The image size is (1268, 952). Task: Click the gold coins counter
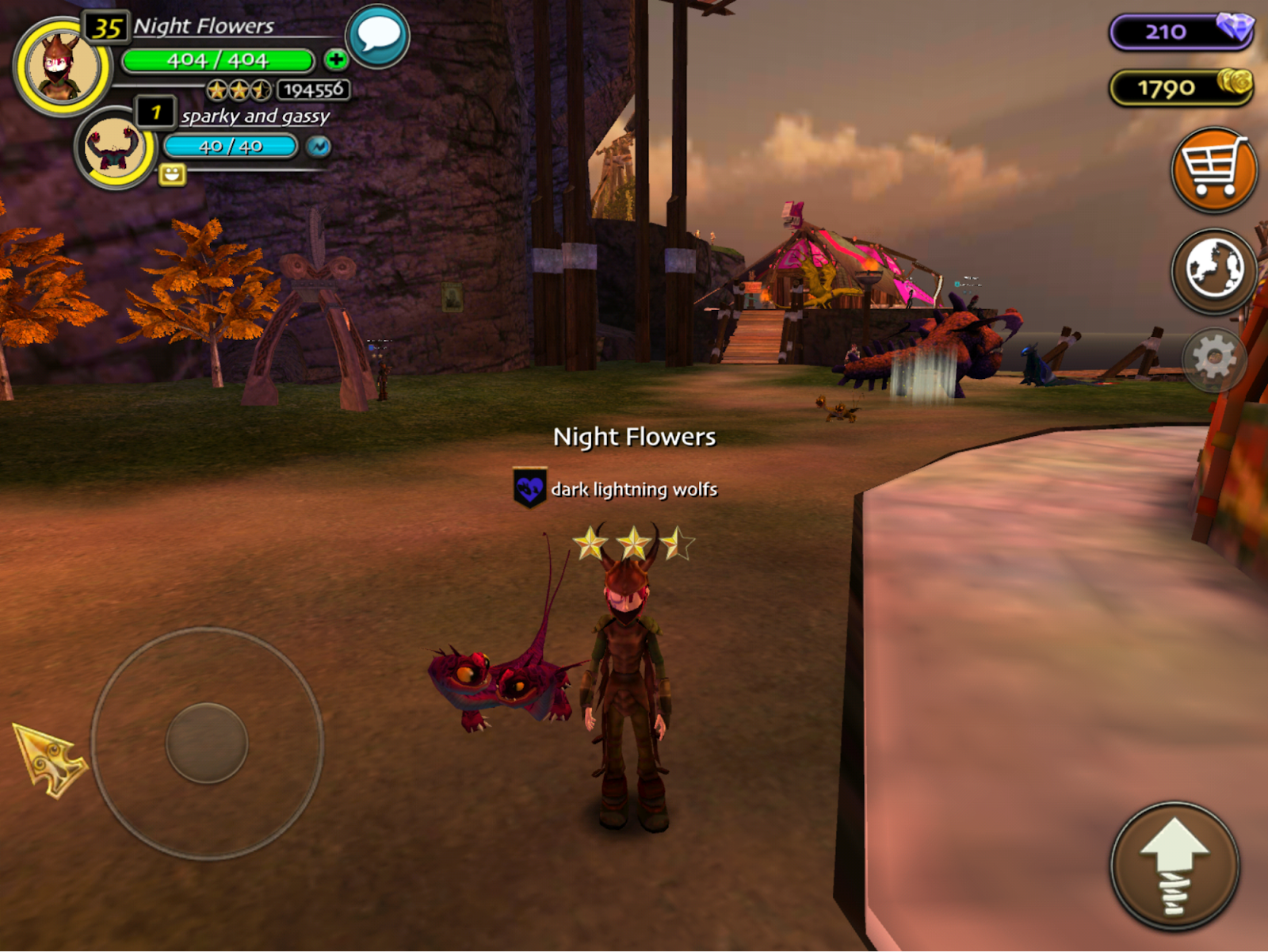pos(1181,87)
